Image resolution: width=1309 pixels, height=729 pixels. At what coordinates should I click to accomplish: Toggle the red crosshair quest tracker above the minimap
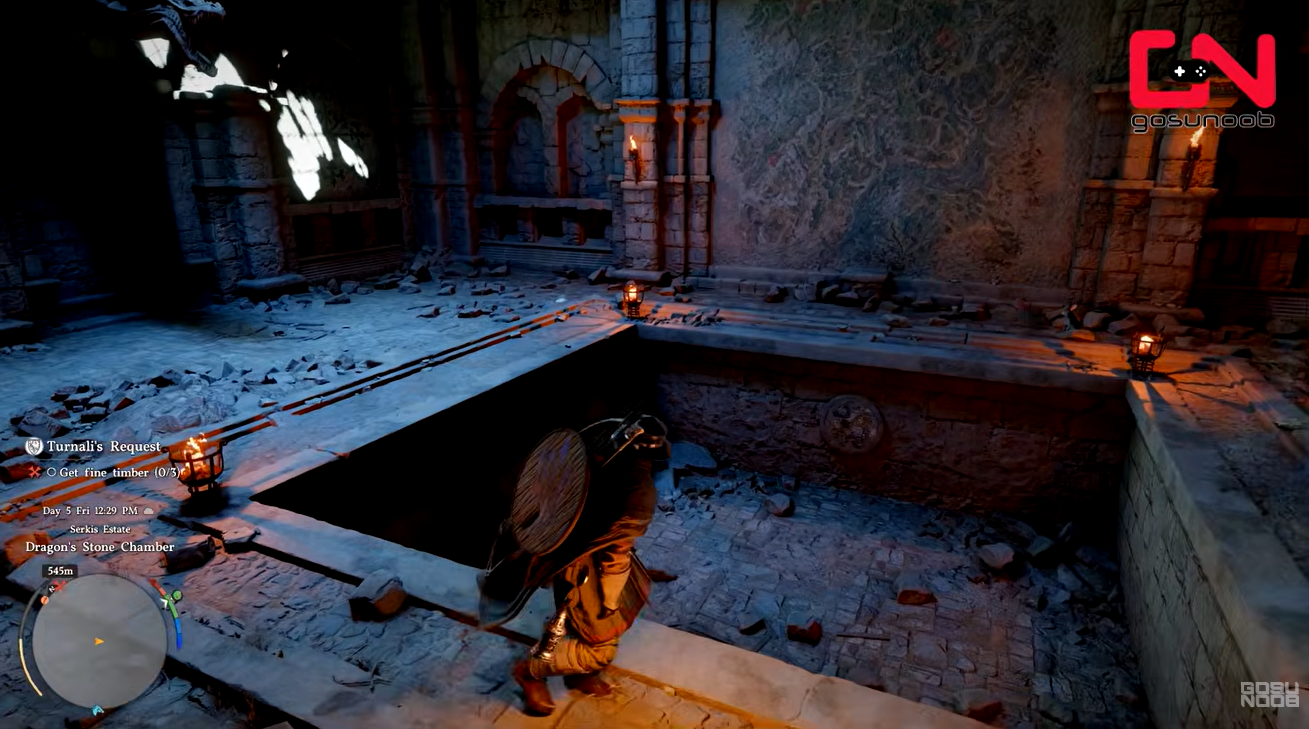point(36,471)
